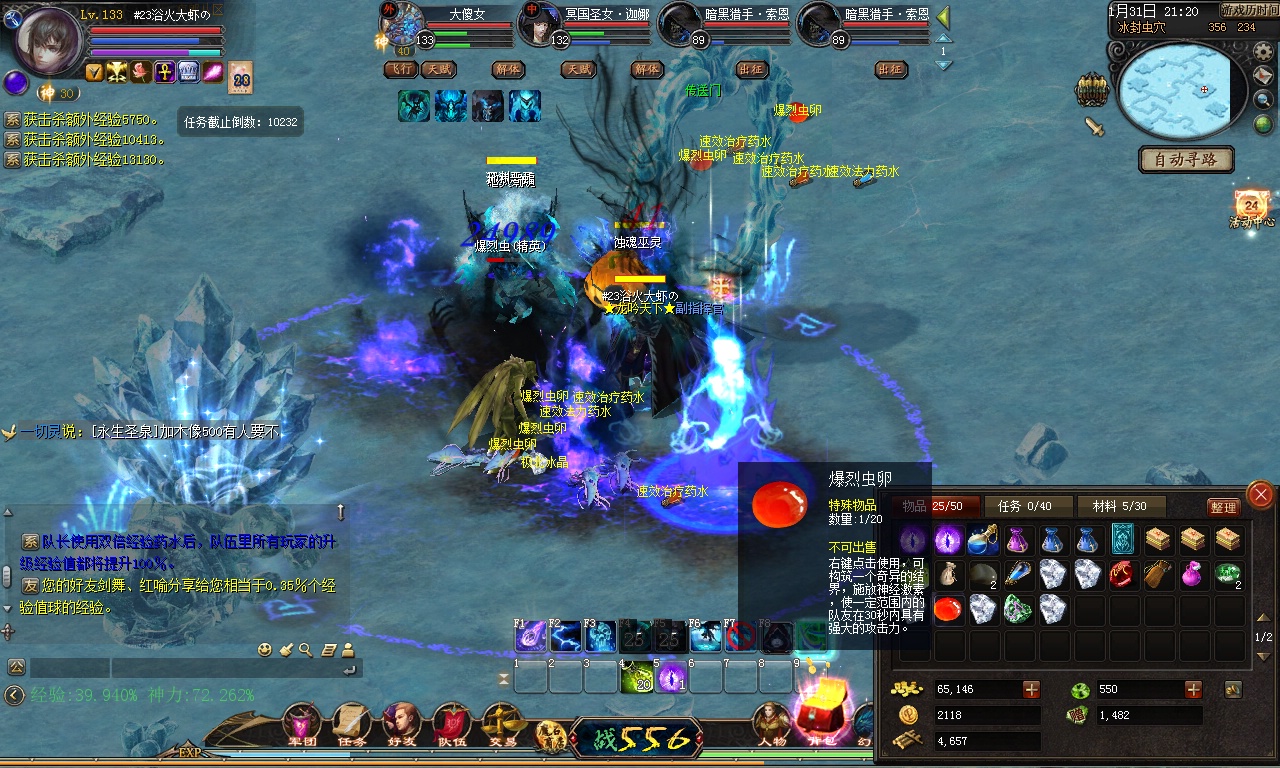Click the plus button beside 65,146 gold
This screenshot has width=1280, height=768.
(x=1031, y=689)
